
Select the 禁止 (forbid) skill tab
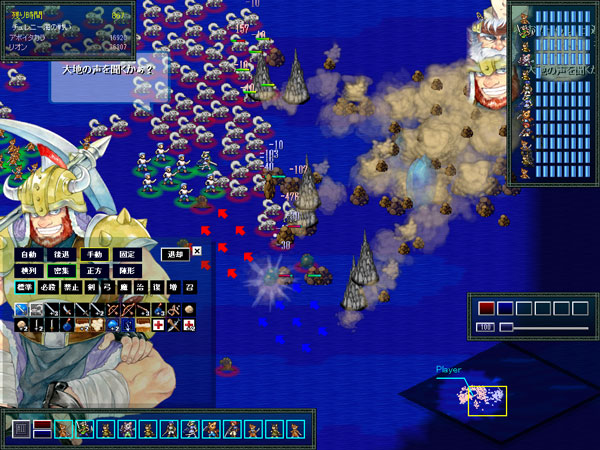72,288
